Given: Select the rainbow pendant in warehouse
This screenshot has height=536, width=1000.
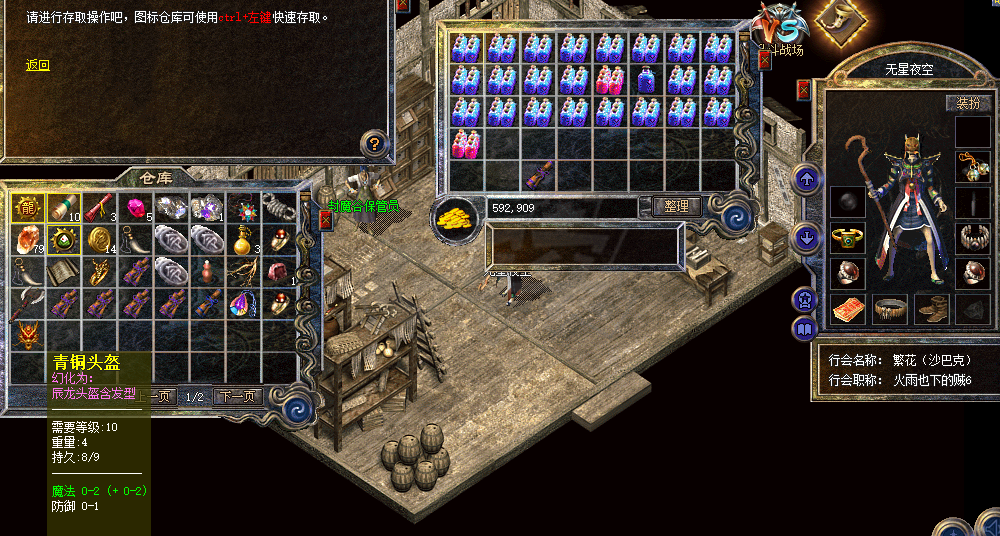Looking at the screenshot, I should click(243, 303).
